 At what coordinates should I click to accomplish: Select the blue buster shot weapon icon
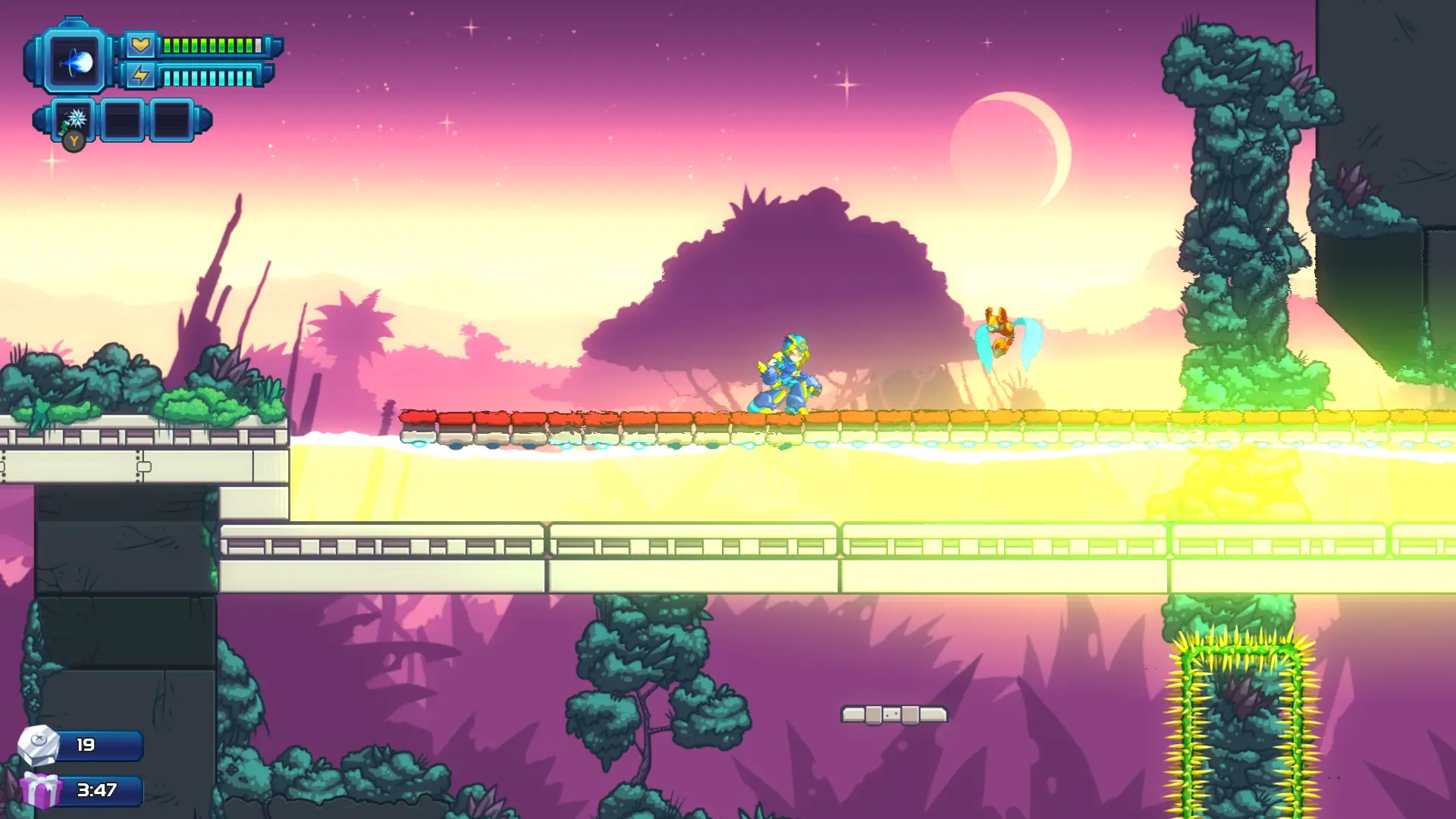pos(75,62)
